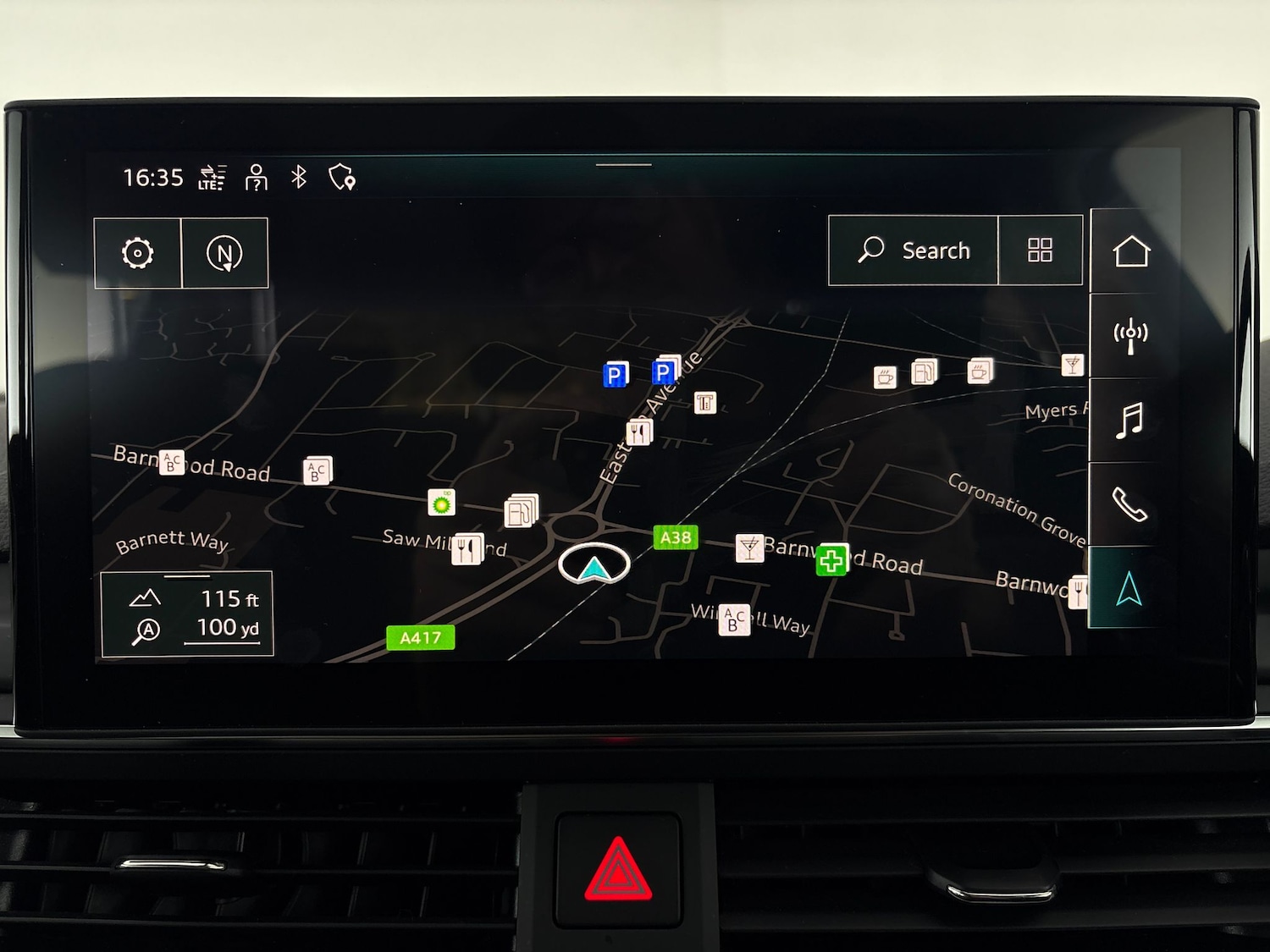The image size is (1270, 952).
Task: Select the music note icon in sidebar
Action: click(x=1129, y=421)
